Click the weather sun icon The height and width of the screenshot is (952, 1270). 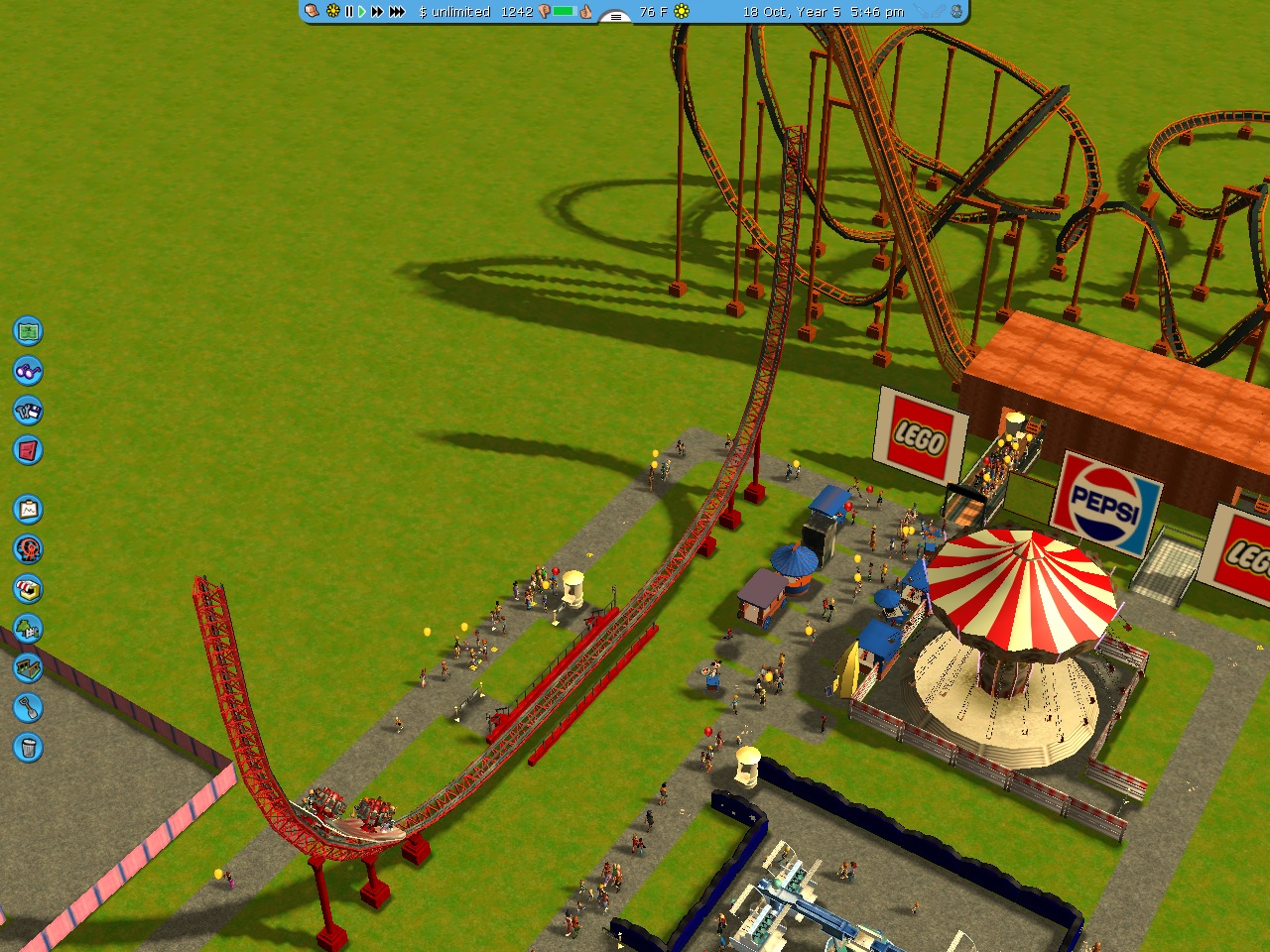pyautogui.click(x=682, y=12)
